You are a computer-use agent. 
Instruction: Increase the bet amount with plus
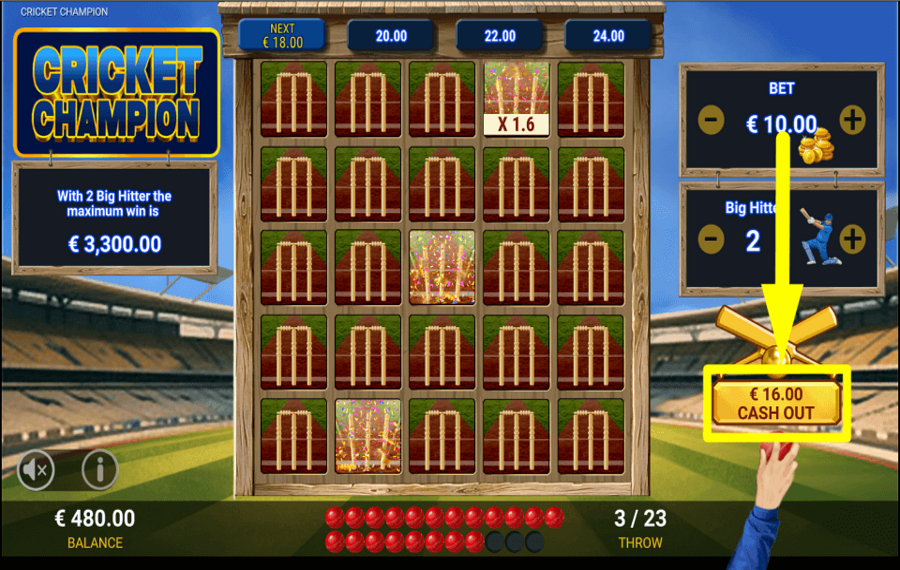[x=852, y=121]
